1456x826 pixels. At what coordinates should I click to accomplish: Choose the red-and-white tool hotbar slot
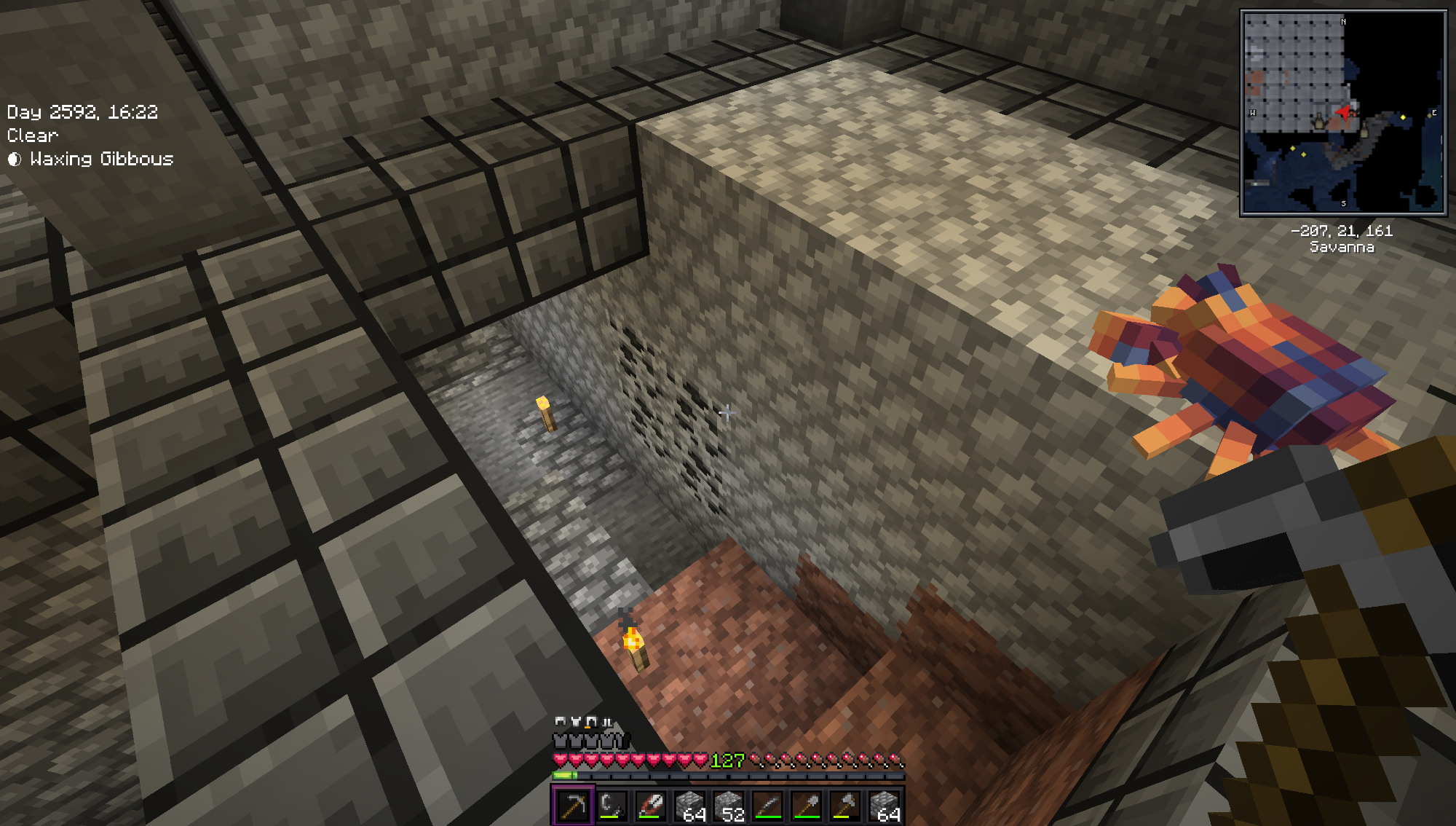click(651, 806)
